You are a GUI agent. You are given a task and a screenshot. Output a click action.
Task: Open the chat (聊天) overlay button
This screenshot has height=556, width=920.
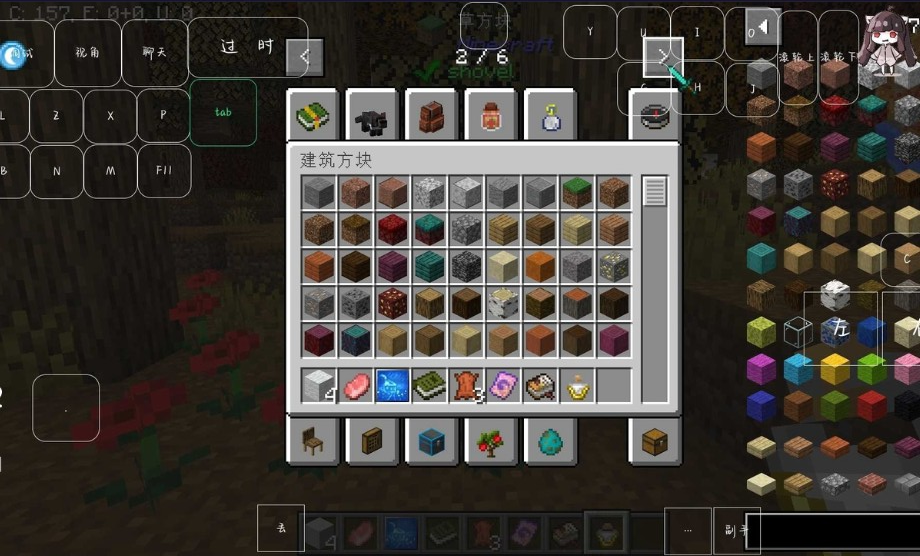pyautogui.click(x=155, y=53)
